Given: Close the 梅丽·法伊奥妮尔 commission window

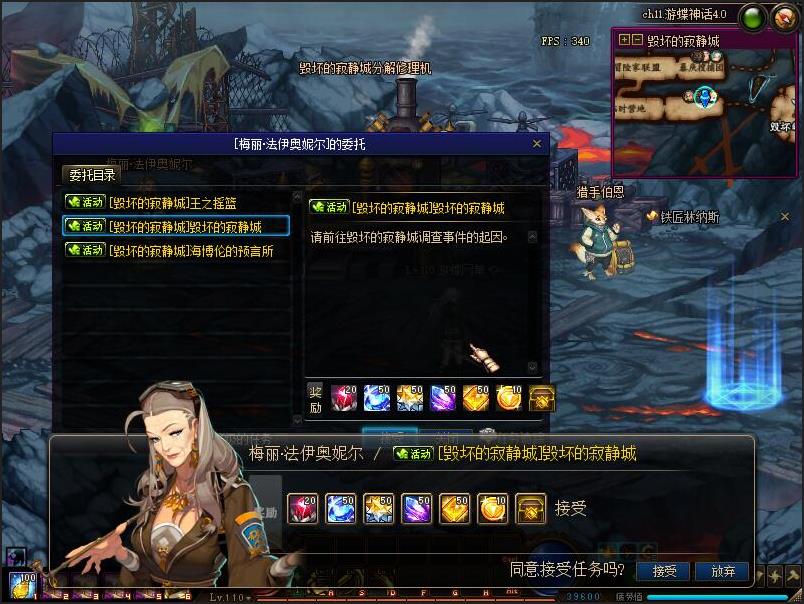Looking at the screenshot, I should [537, 144].
